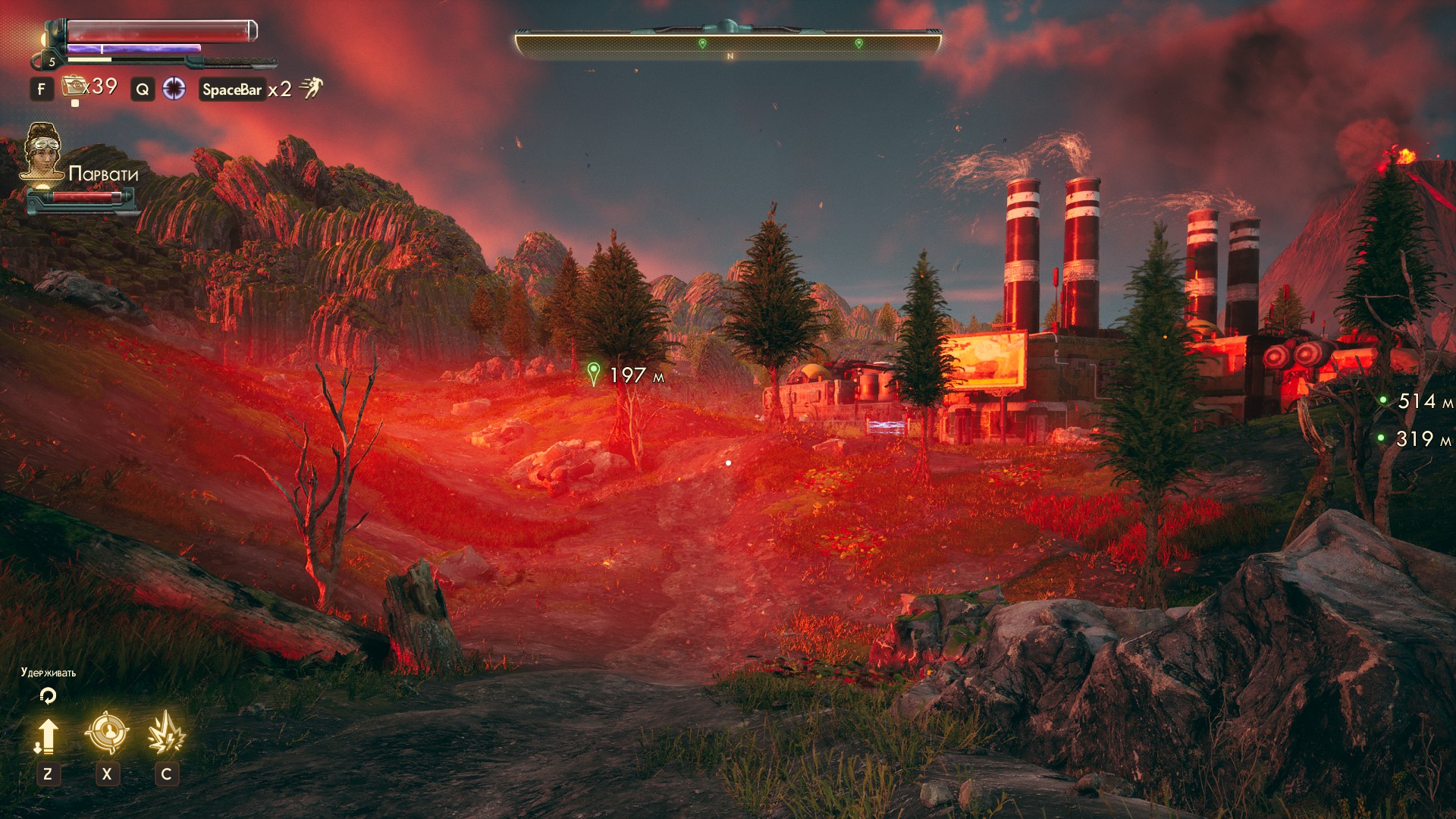Use the medical inhaler item icon
Image resolution: width=1456 pixels, height=819 pixels.
(74, 86)
